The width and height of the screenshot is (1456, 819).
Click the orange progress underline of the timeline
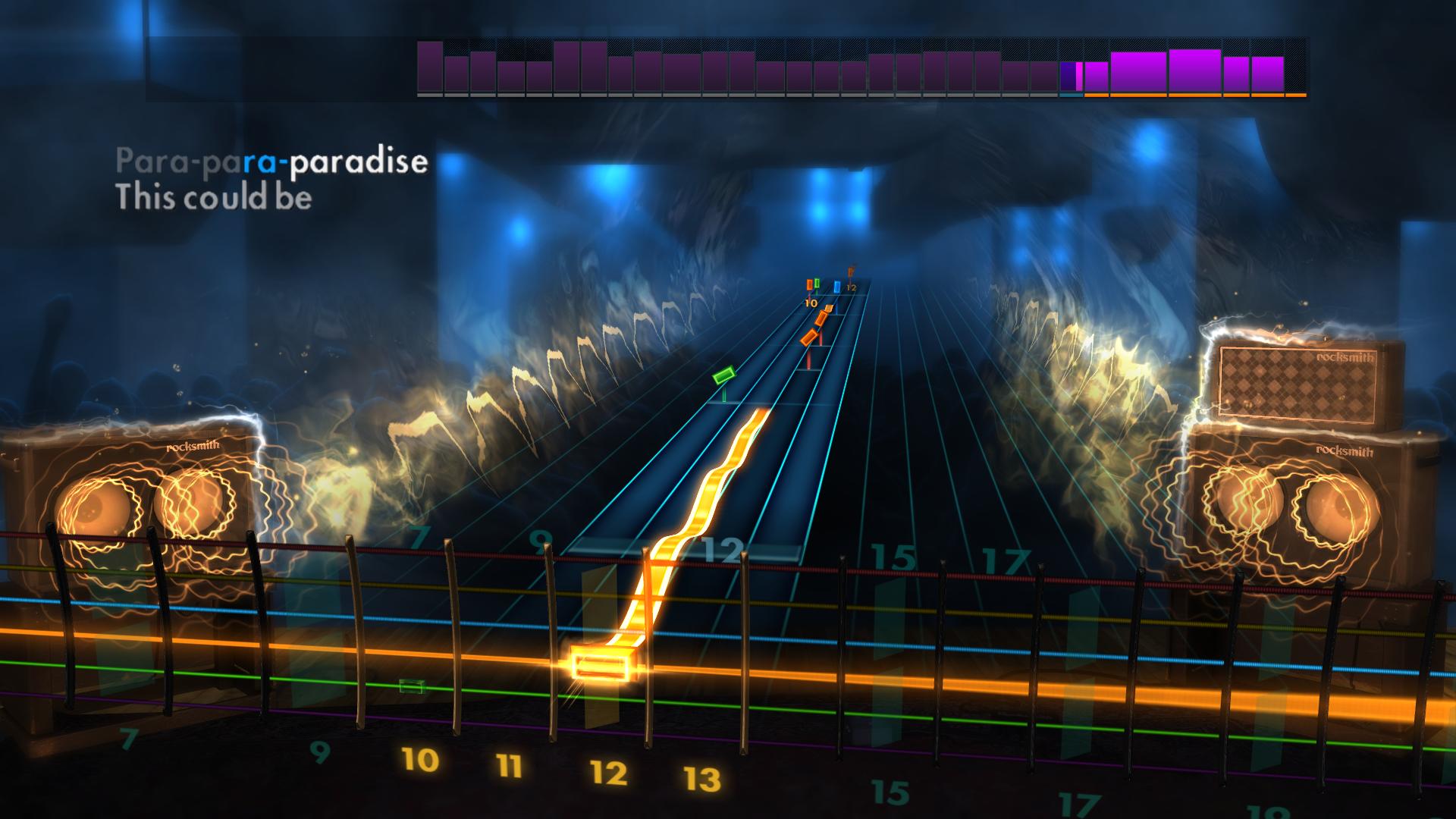(1191, 97)
